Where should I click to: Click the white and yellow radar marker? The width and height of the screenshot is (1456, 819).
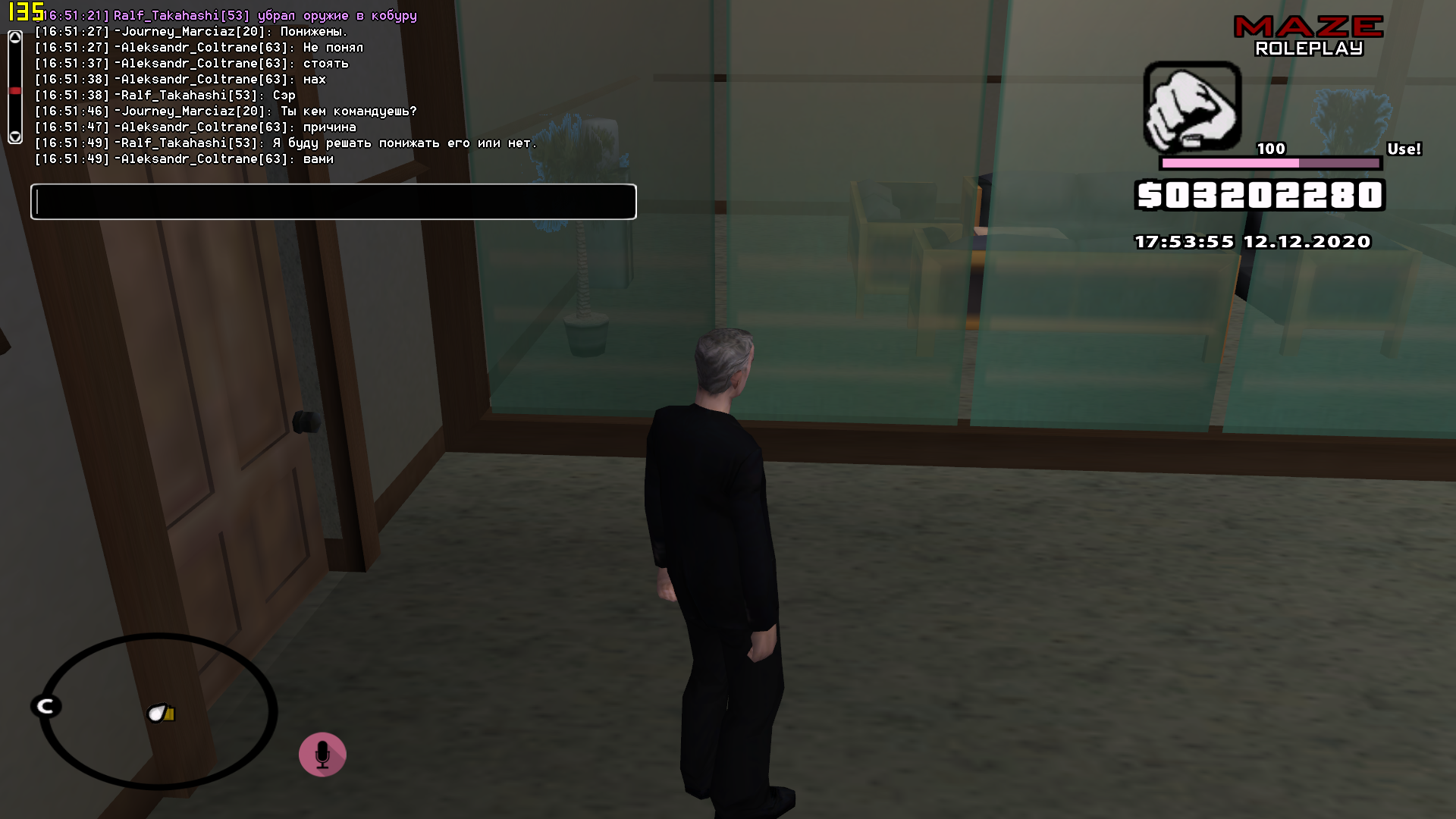point(161,714)
